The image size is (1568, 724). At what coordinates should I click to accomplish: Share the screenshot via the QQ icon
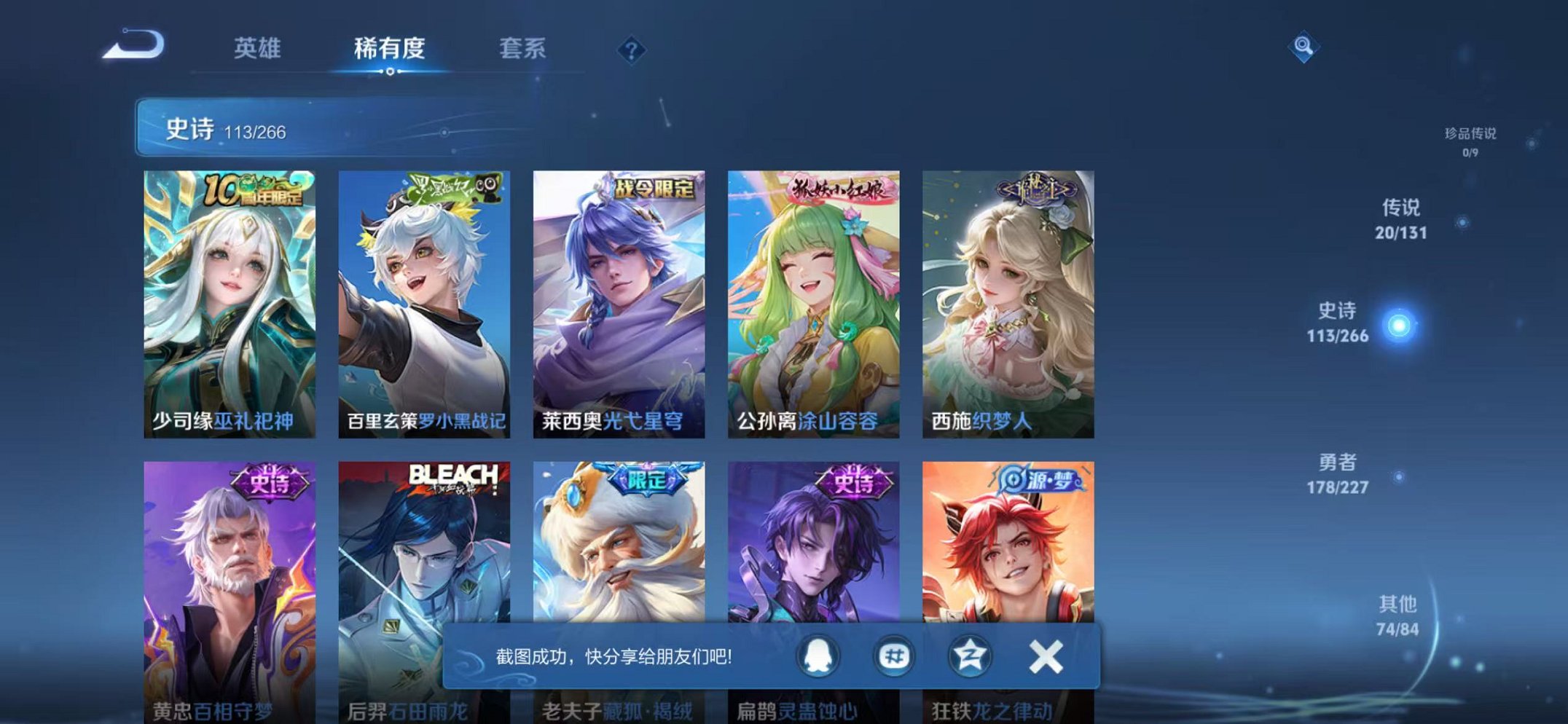(819, 655)
